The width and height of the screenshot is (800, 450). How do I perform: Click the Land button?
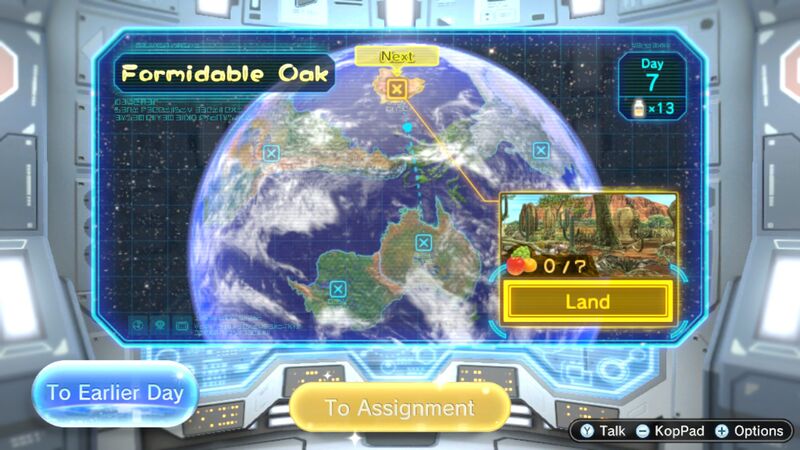587,301
